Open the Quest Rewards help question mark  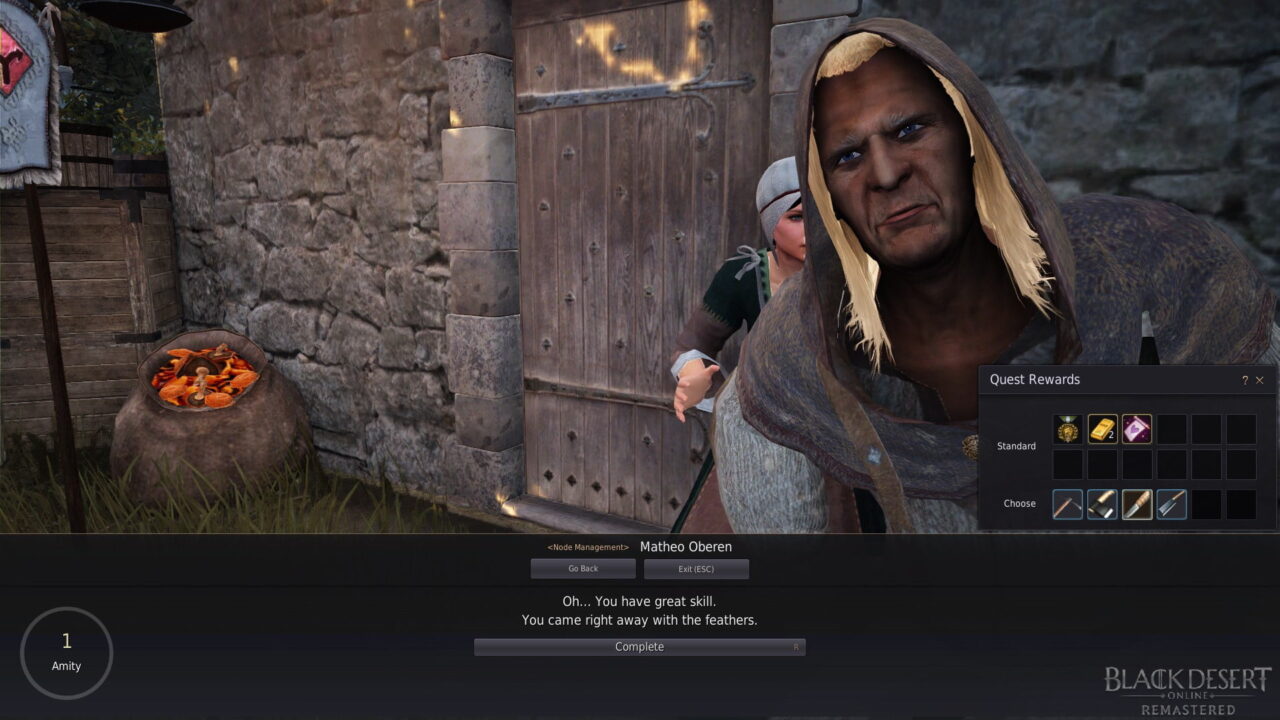point(1246,380)
